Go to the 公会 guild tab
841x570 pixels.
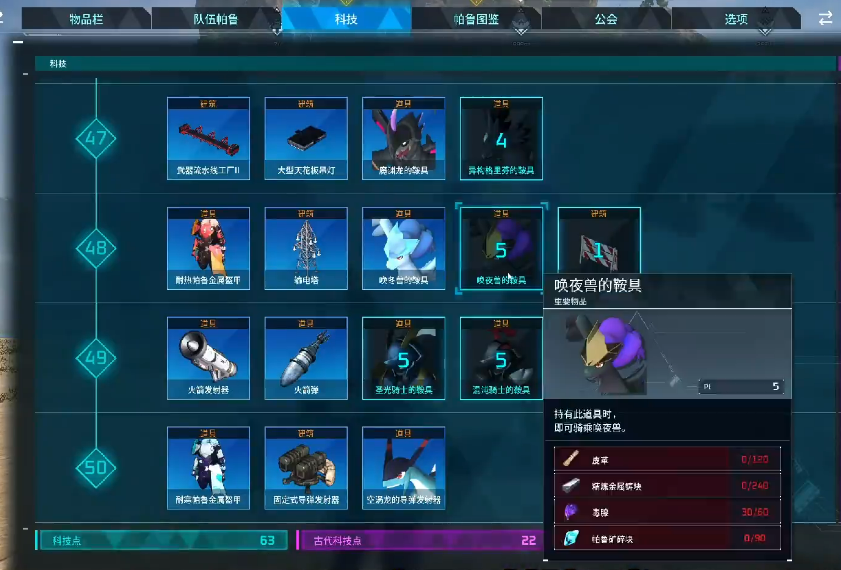(x=606, y=18)
